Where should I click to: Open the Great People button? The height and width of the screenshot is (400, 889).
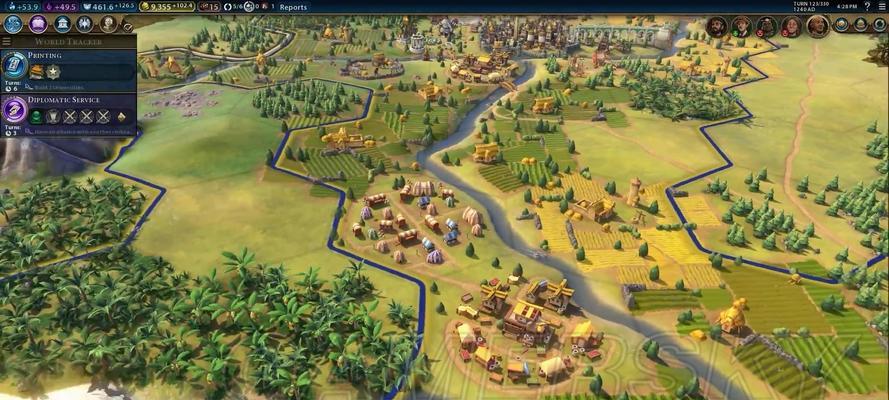coord(108,23)
